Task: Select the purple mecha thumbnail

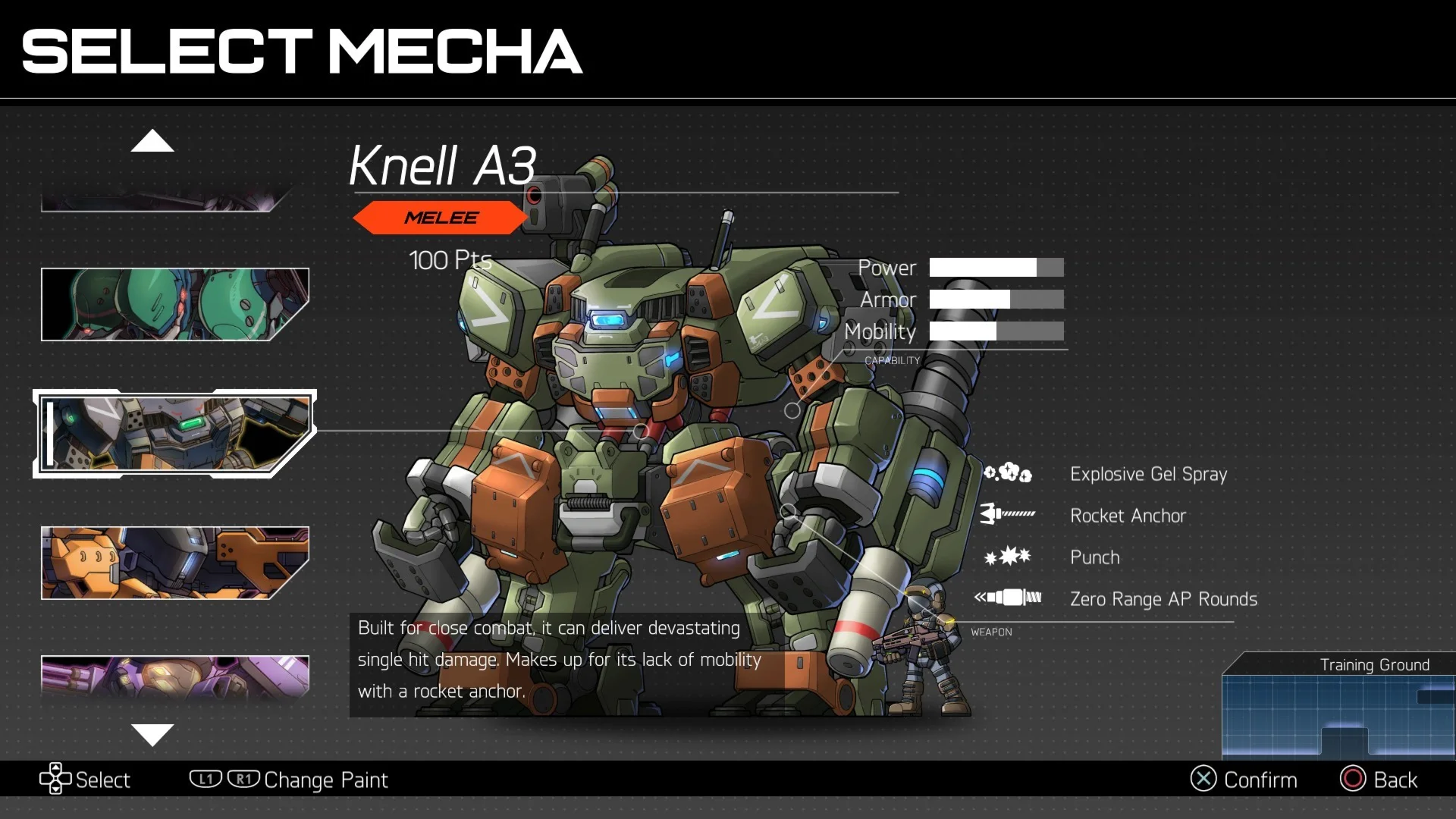Action: click(x=174, y=676)
